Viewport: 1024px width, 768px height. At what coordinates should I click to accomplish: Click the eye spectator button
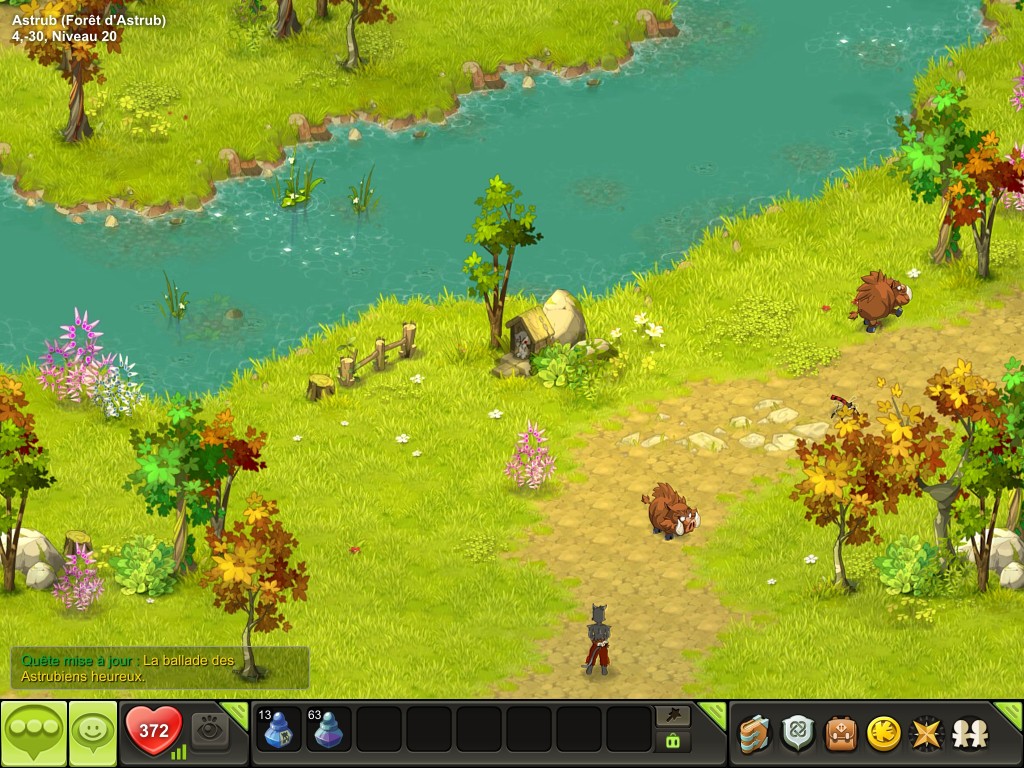point(210,730)
